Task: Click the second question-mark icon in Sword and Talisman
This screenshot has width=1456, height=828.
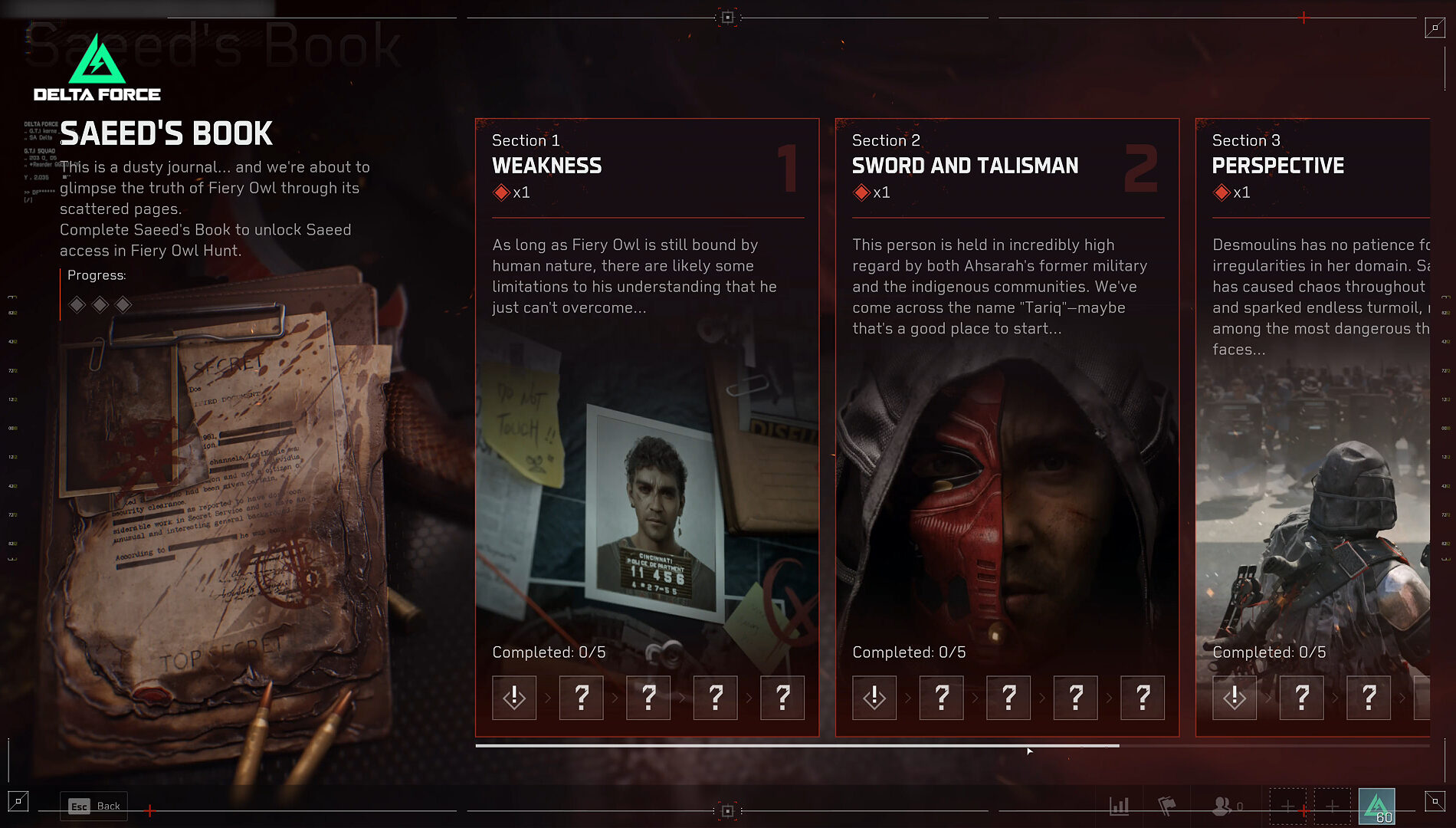Action: pos(1008,698)
